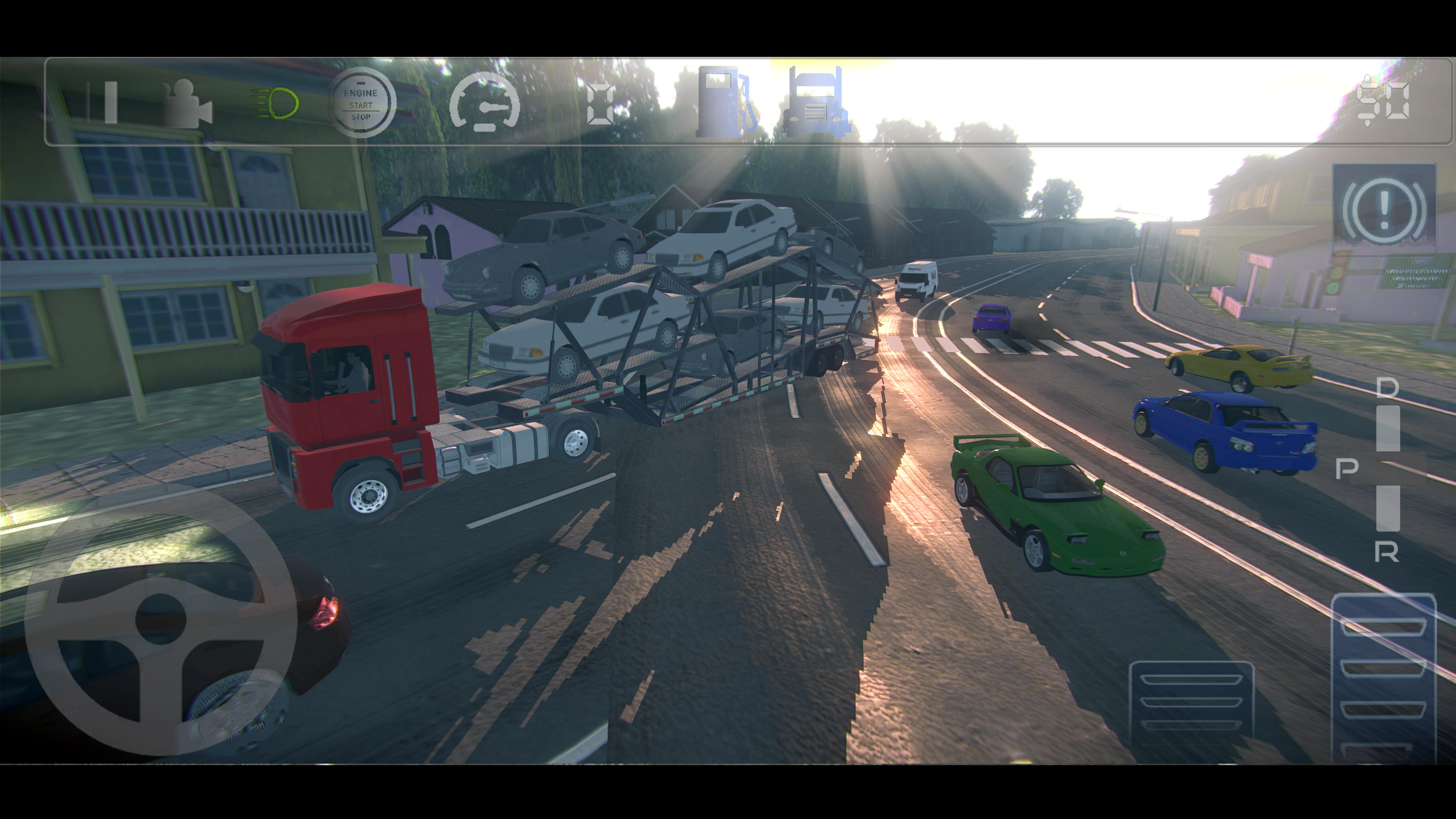Toggle the headlights
Screen dimensions: 1456x819
click(x=275, y=105)
